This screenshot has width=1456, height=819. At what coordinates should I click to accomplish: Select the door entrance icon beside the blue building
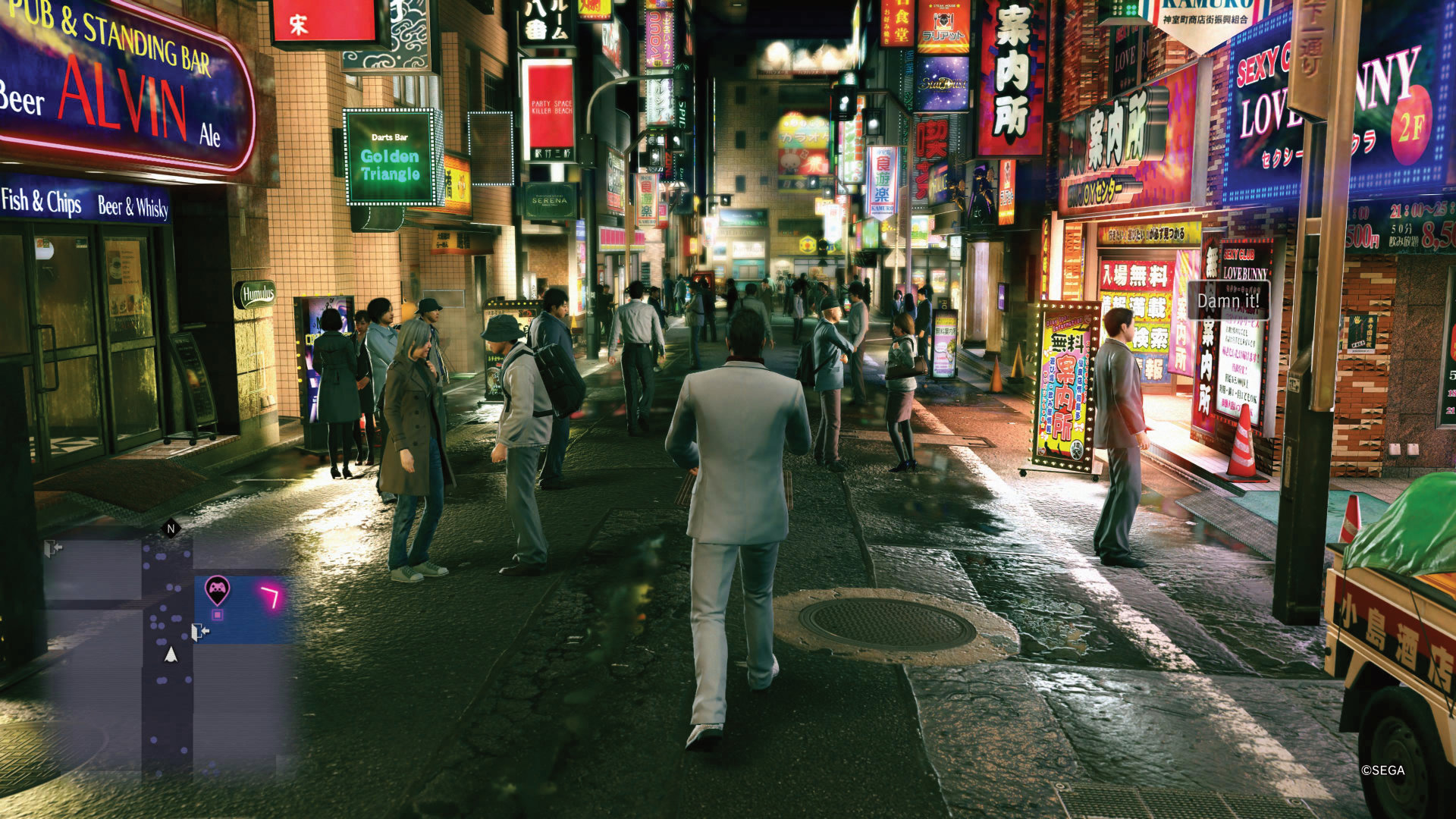[199, 632]
